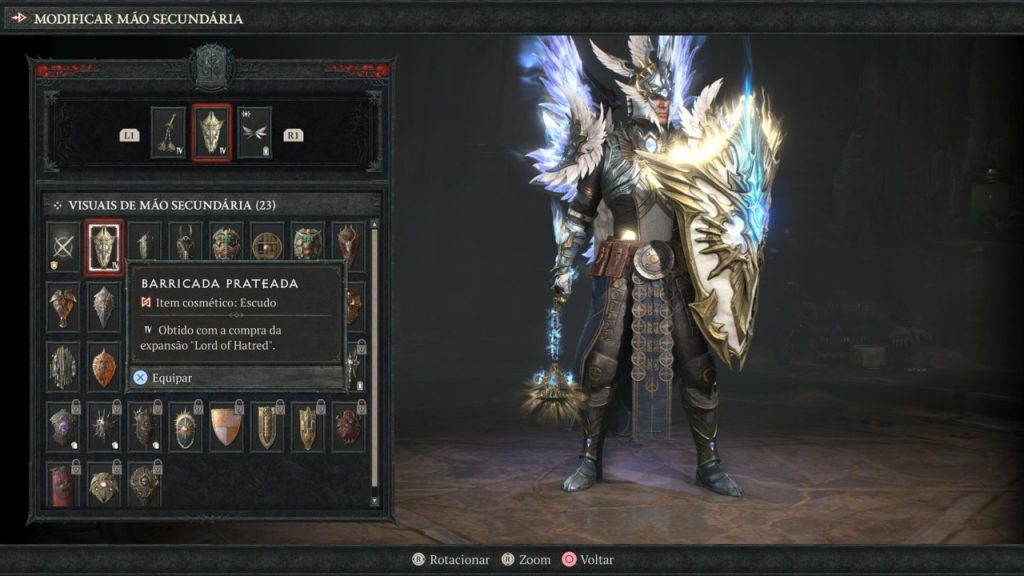This screenshot has width=1024, height=576.
Task: Select the main-hand flail slot tab
Action: click(x=169, y=132)
